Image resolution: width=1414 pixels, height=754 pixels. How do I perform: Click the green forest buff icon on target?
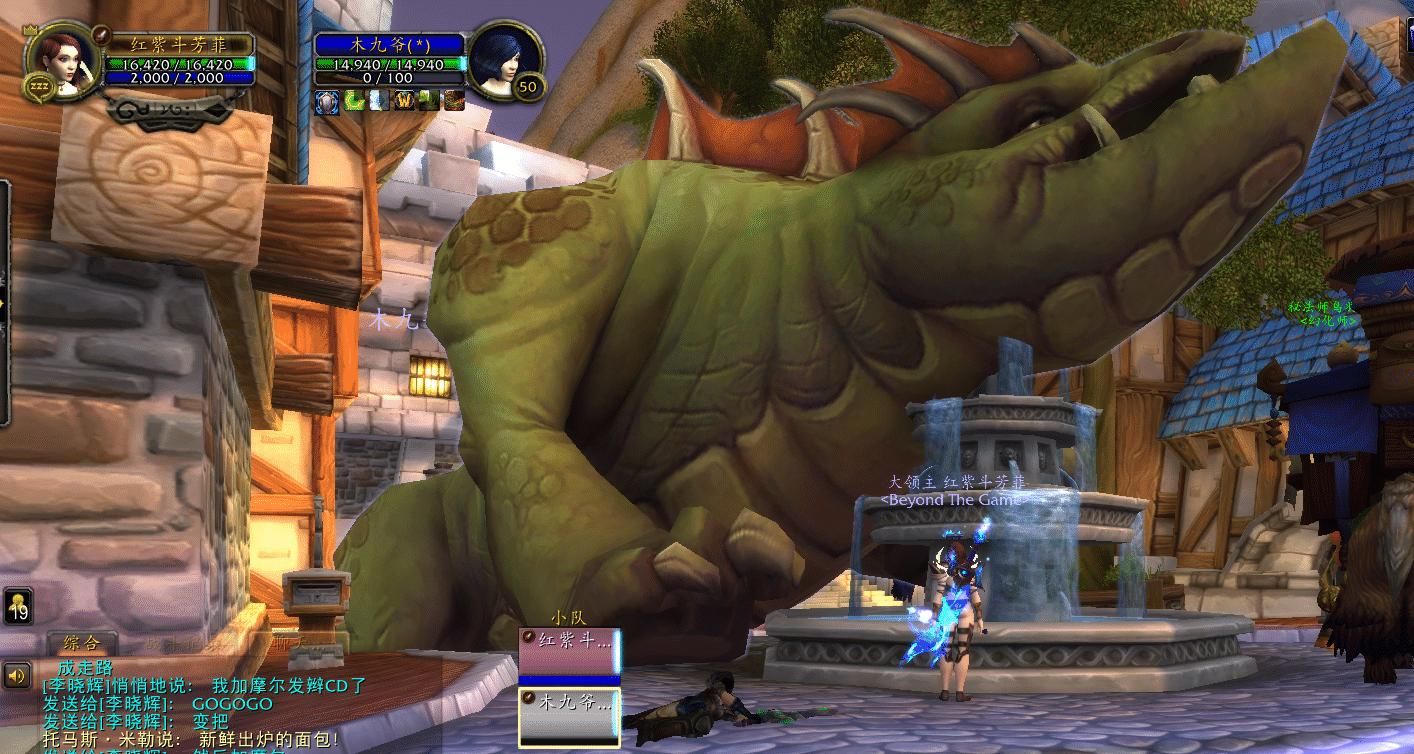point(429,100)
